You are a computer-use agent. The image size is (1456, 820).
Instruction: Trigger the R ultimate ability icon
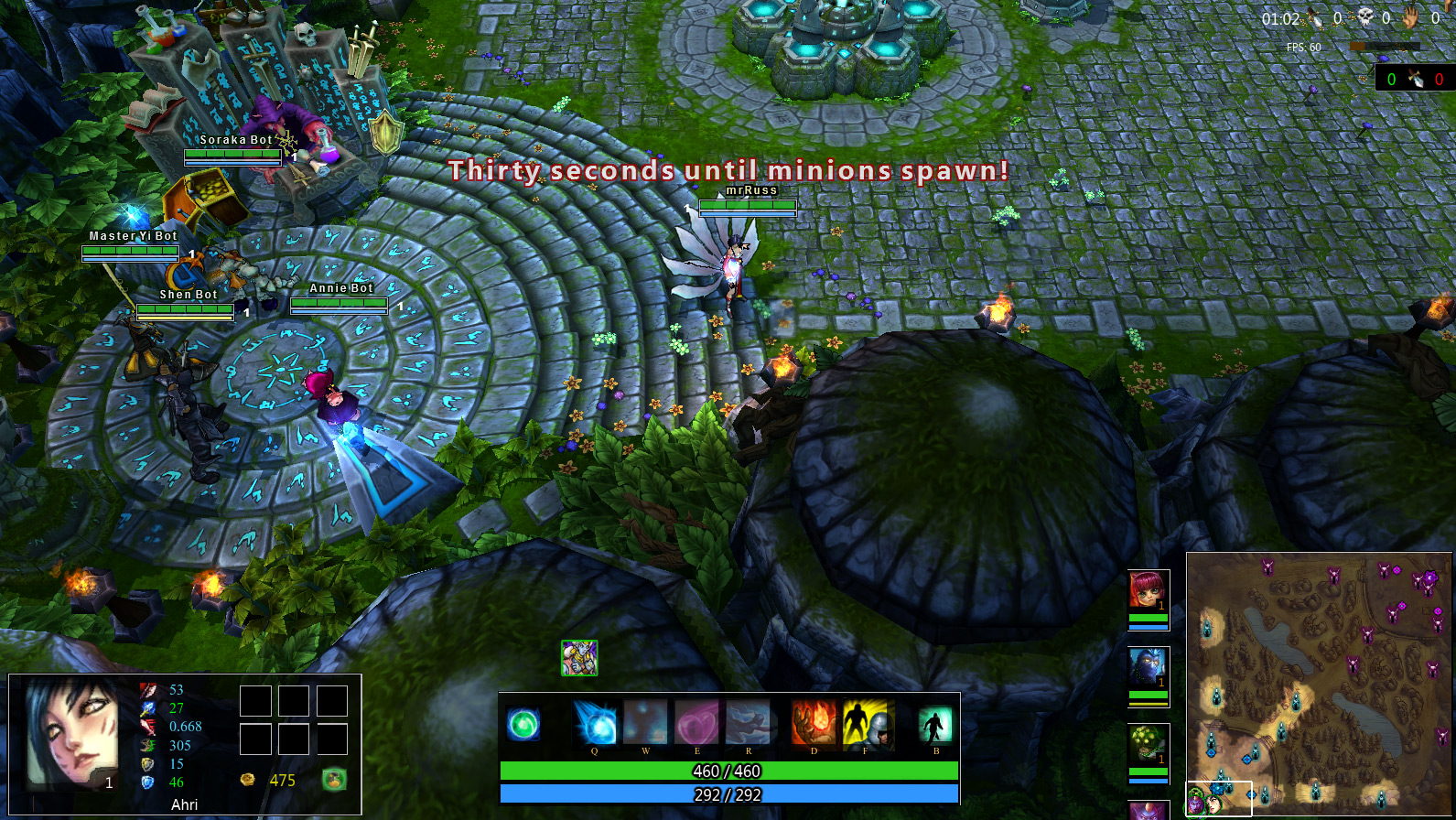point(749,723)
